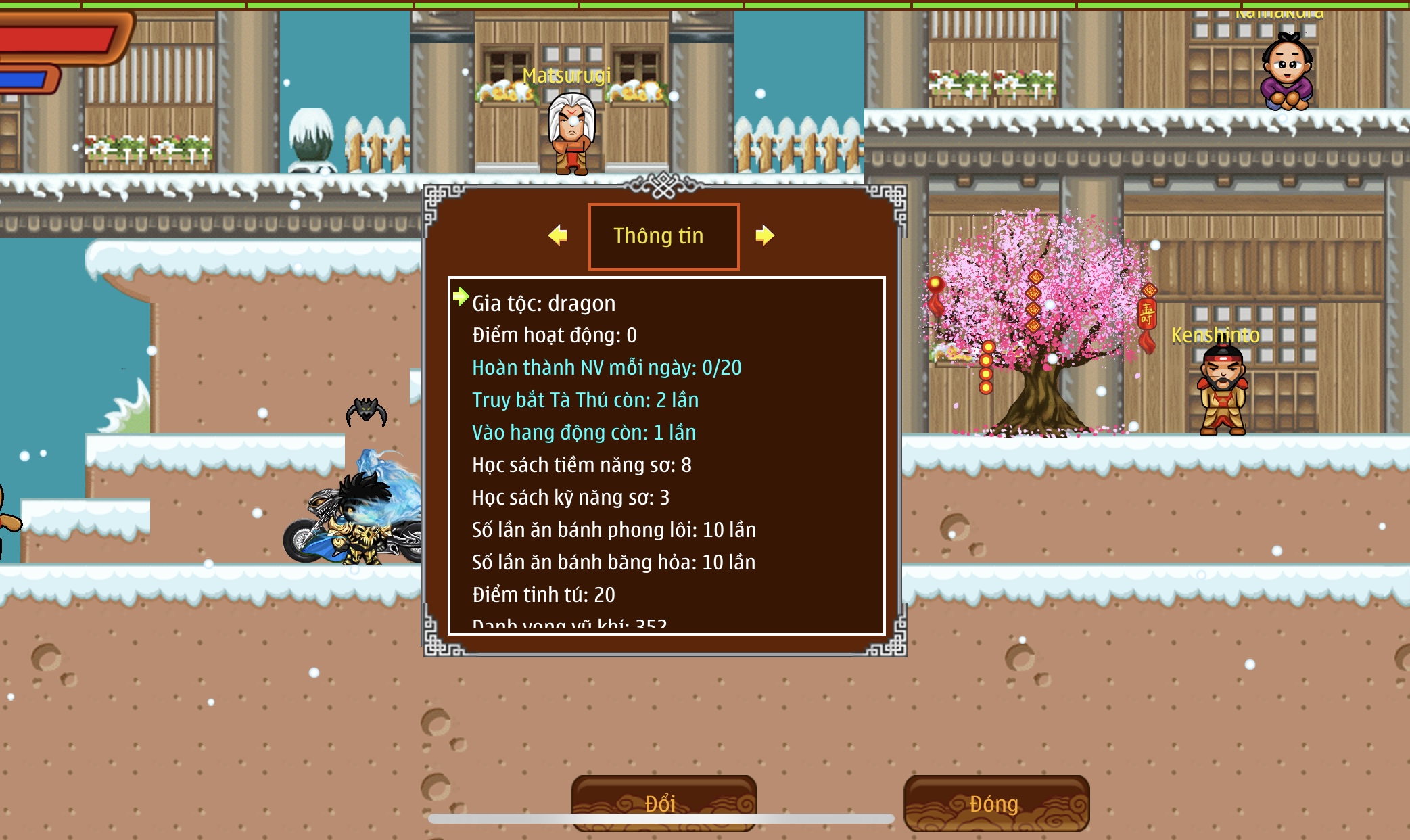Choose the Hoàn thành NV mỗi ngày row
This screenshot has width=1410, height=840.
(x=606, y=368)
